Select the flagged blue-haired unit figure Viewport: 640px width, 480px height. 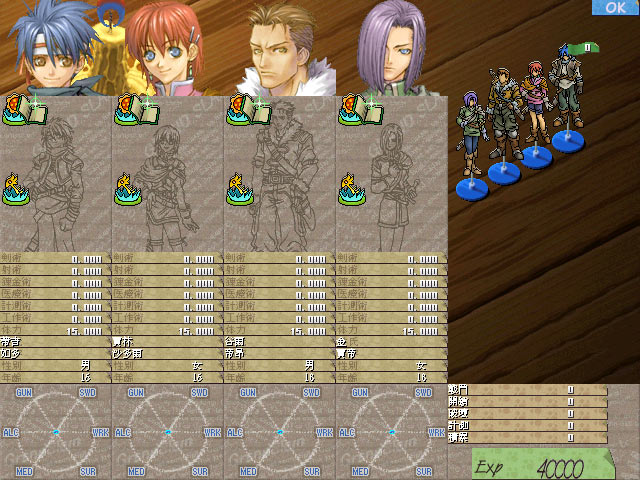pos(569,95)
